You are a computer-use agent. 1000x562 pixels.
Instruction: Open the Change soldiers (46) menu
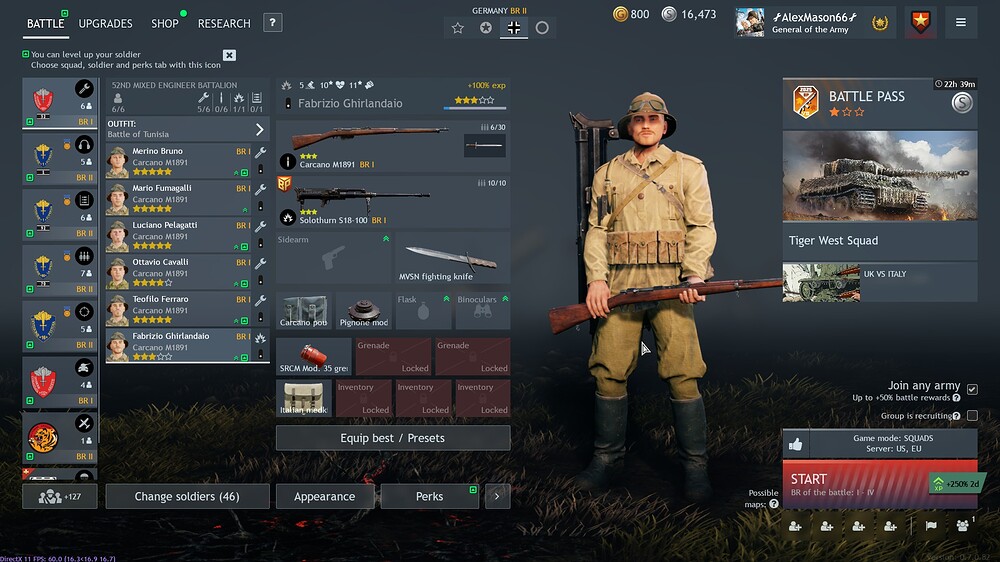[x=187, y=496]
